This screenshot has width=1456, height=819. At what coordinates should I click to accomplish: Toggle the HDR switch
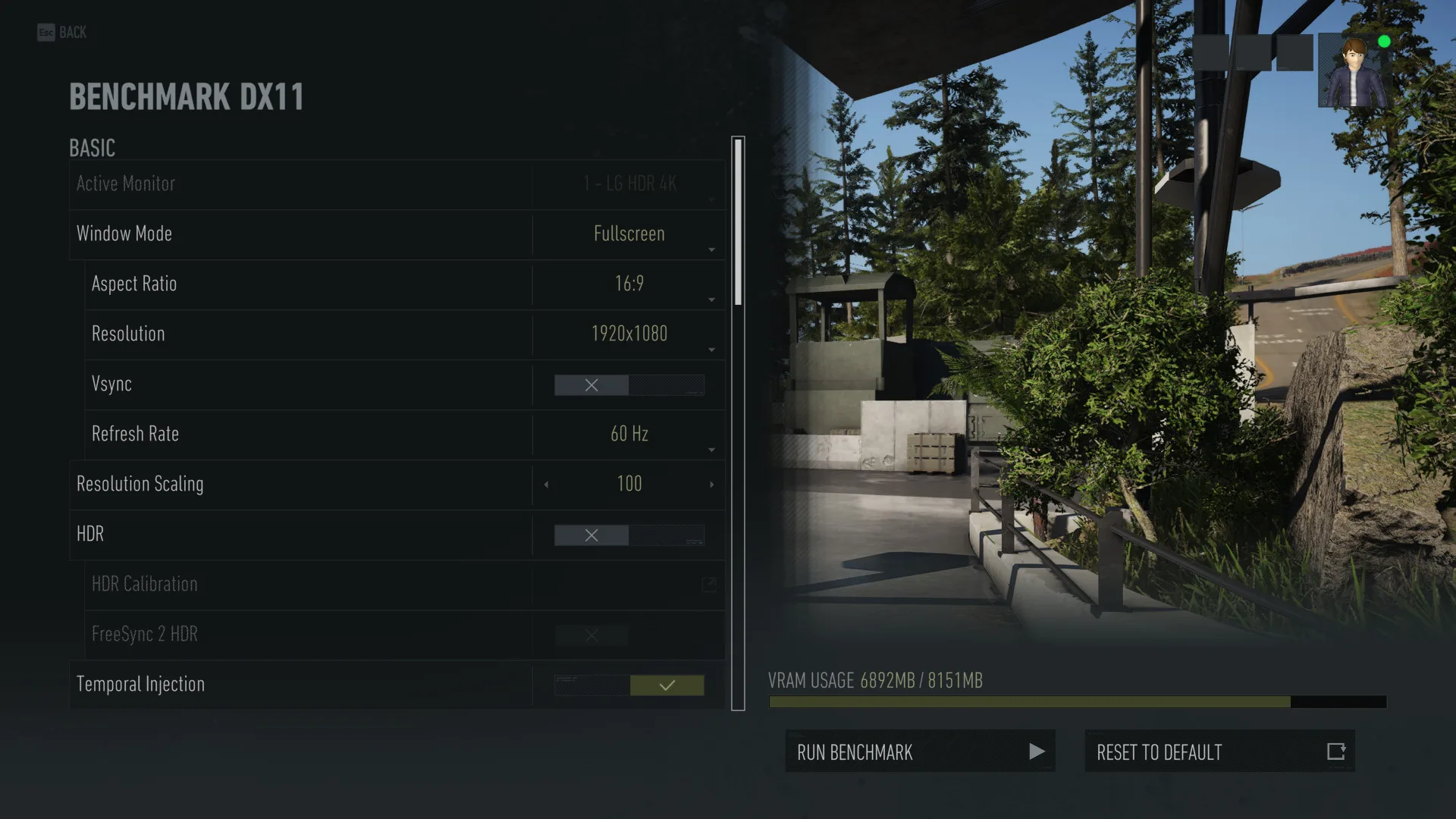tap(629, 535)
